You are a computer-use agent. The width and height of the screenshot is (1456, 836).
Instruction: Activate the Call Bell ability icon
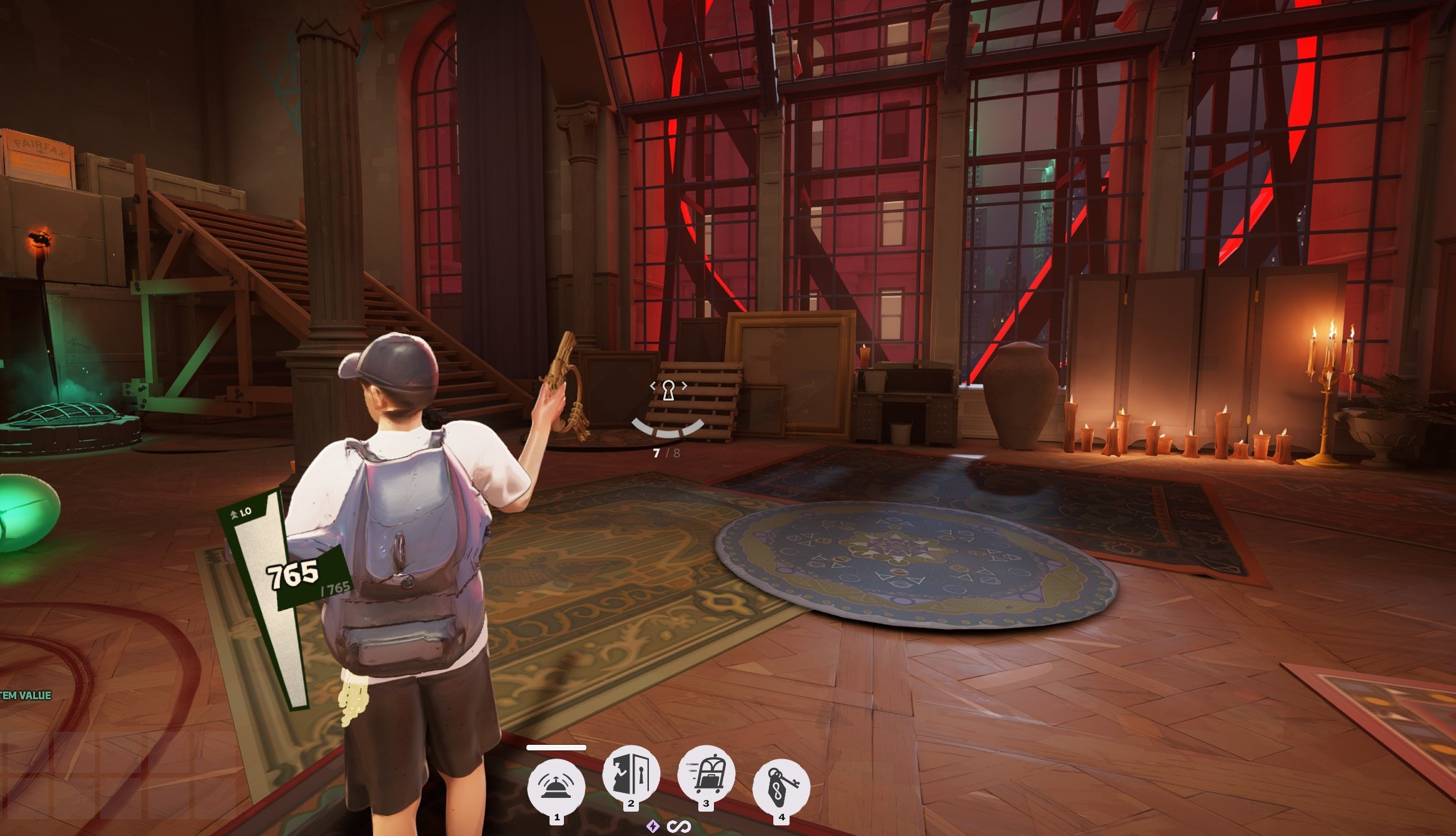[x=556, y=787]
